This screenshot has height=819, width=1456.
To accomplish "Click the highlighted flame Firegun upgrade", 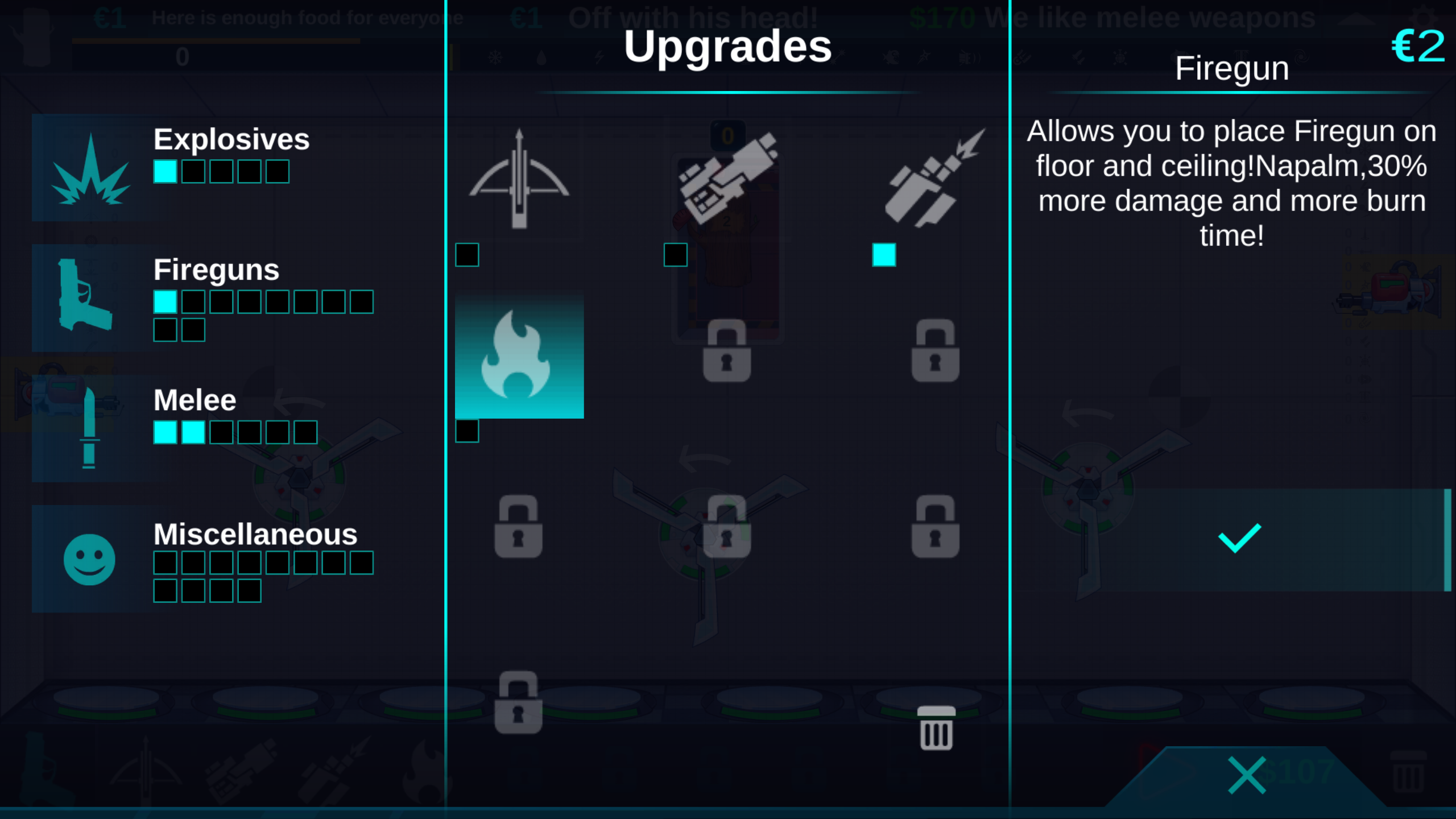I will 519,355.
